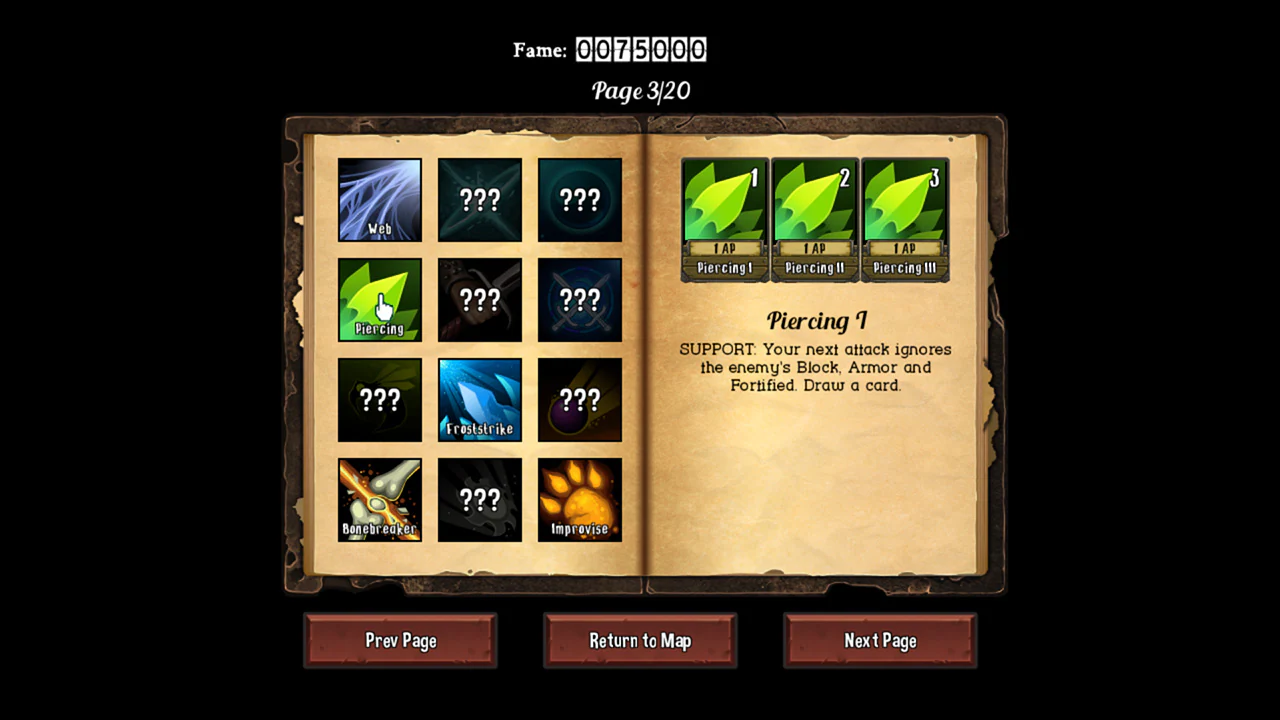Click the unknown skill right of Froststrike
The width and height of the screenshot is (1280, 720).
click(x=579, y=399)
